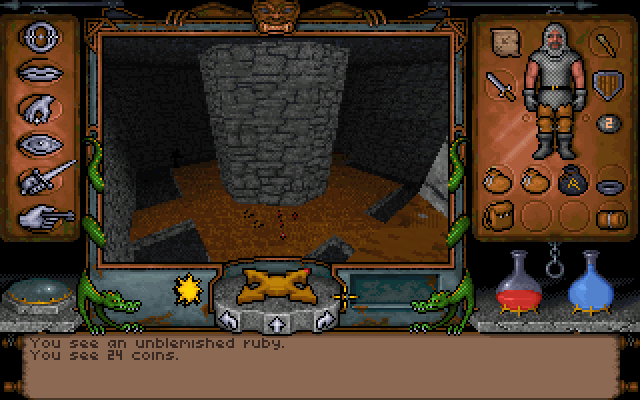Click the yellow power gem
The image size is (640, 400).
[x=184, y=291]
